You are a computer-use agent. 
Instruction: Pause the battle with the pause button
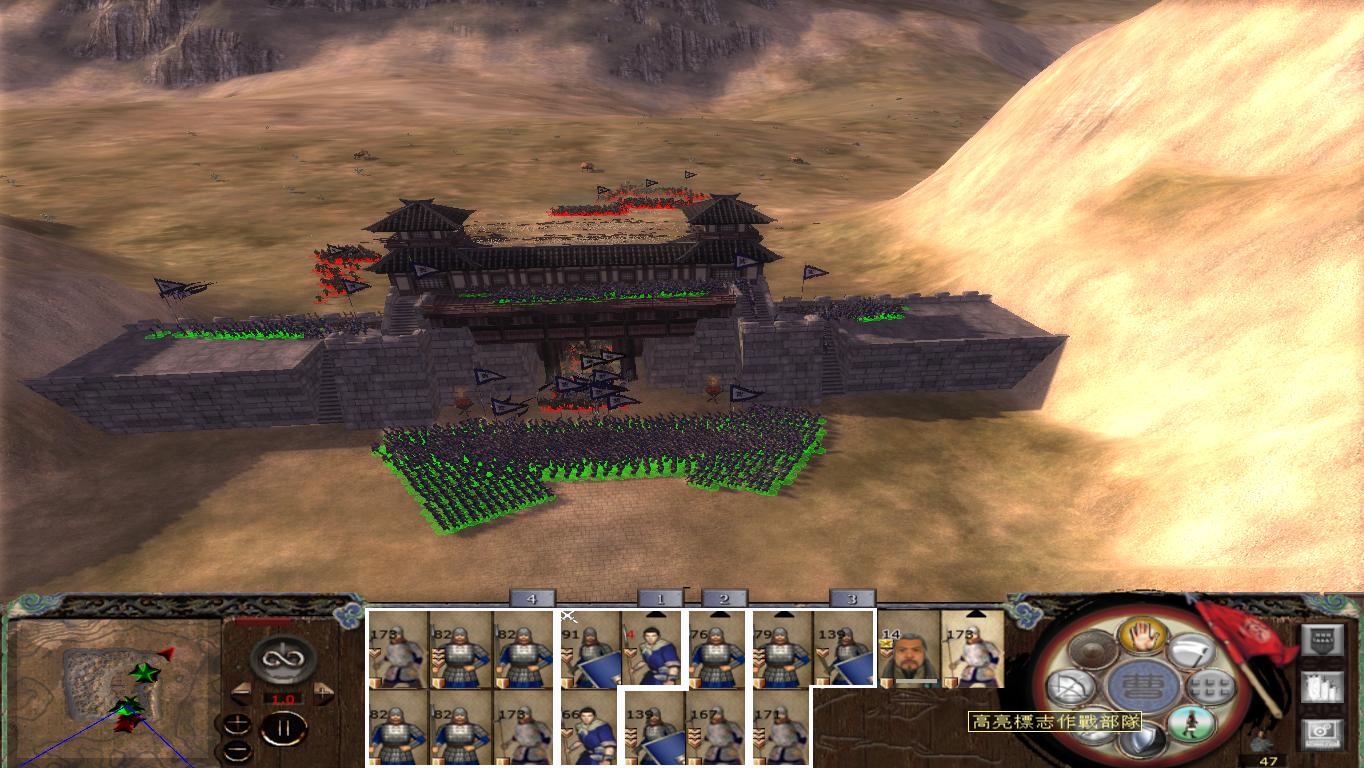(284, 727)
